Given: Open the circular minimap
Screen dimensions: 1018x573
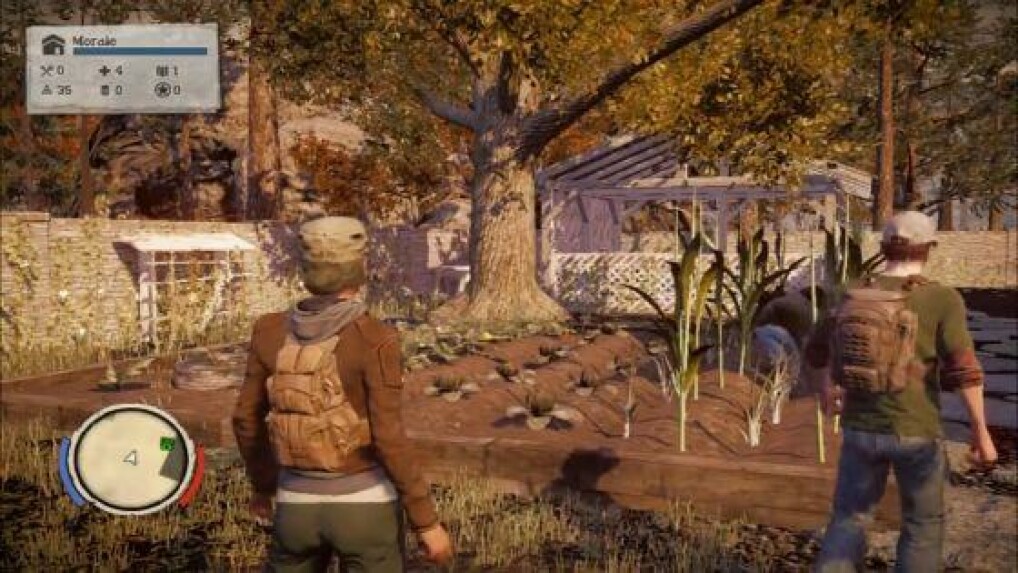Looking at the screenshot, I should point(130,459).
